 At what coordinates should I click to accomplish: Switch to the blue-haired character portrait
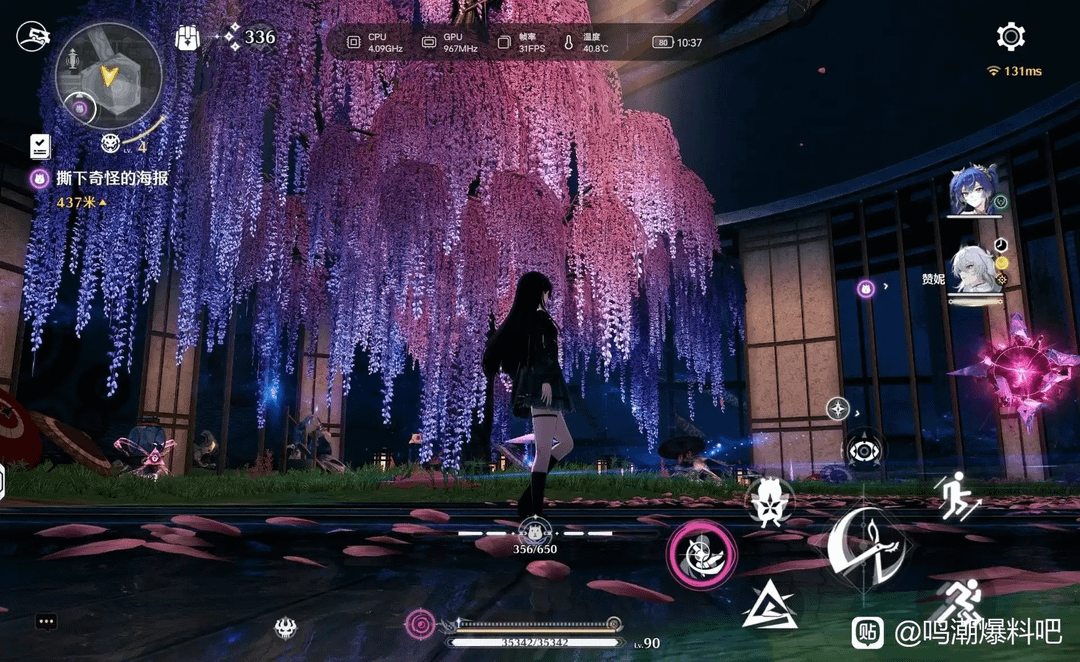973,190
